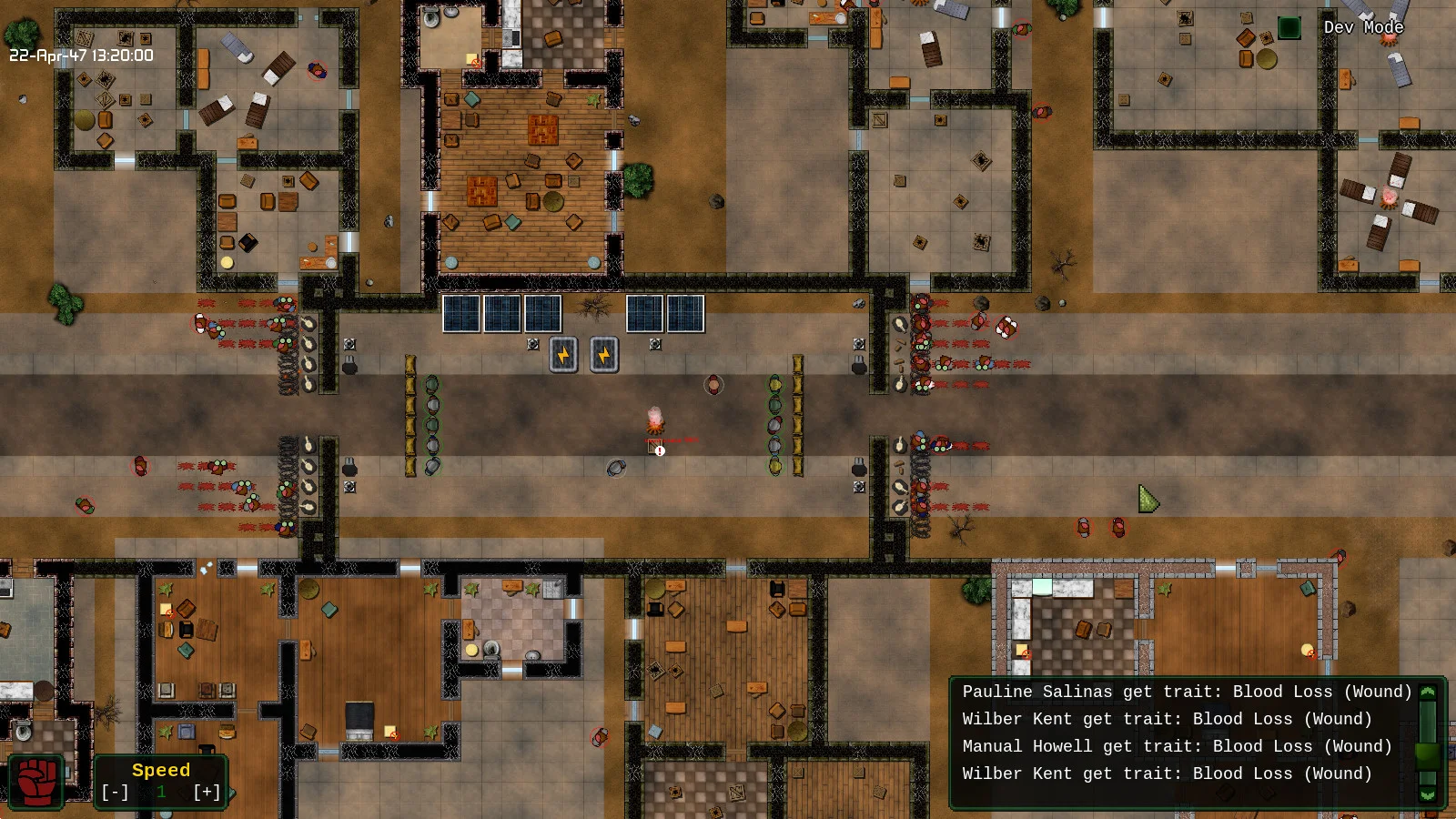Image resolution: width=1456 pixels, height=819 pixels.
Task: Decrease game speed with the minus button
Action: click(x=115, y=793)
